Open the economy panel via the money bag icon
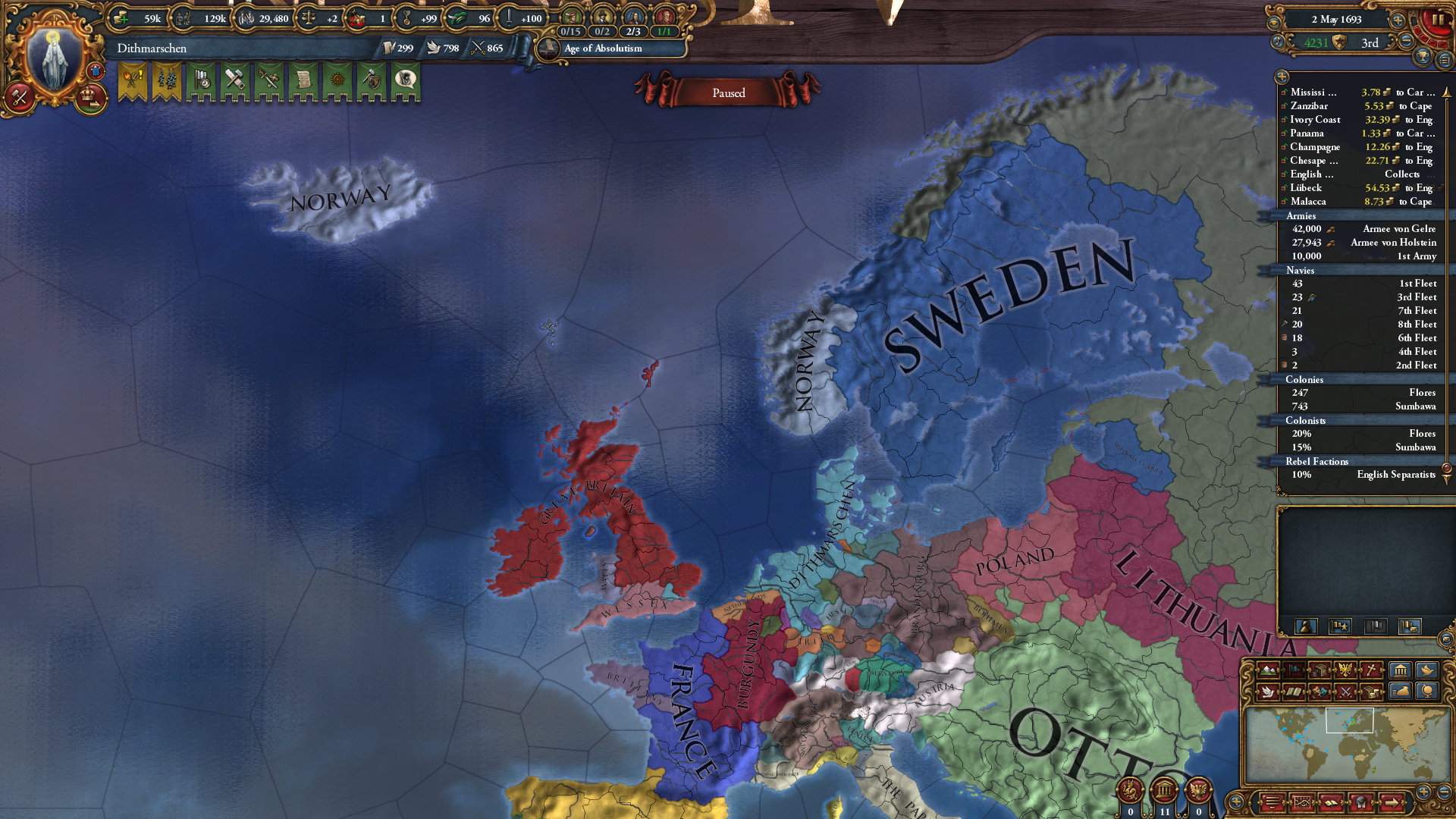The image size is (1456, 819). 1399,690
